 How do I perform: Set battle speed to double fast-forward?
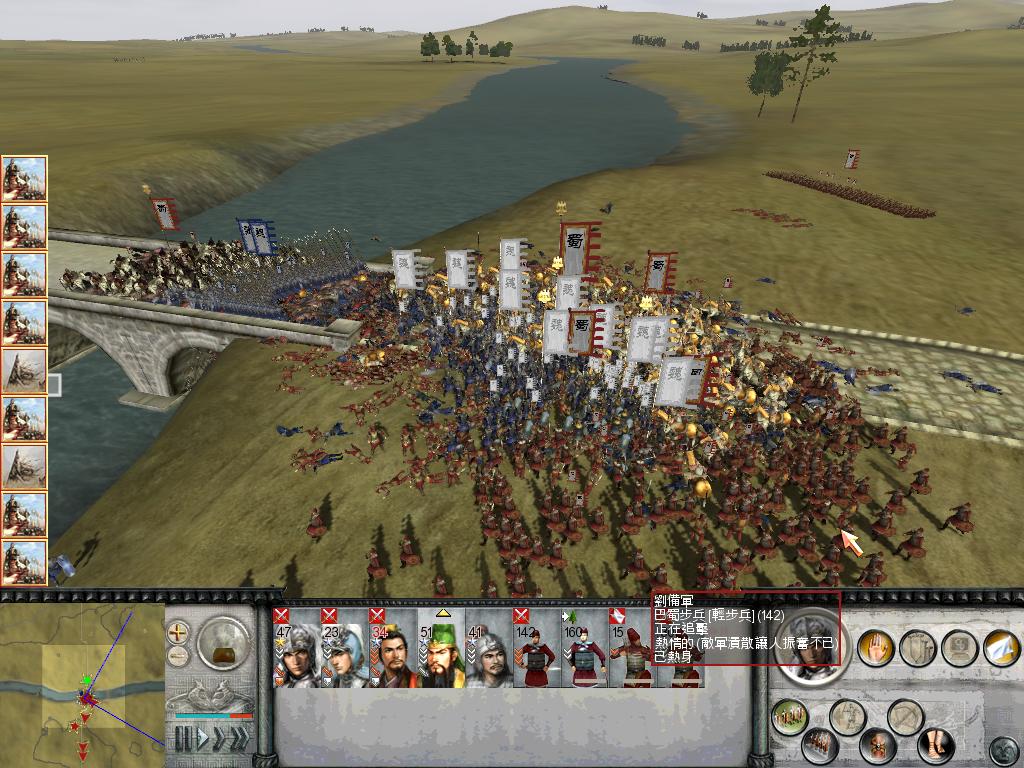(219, 739)
